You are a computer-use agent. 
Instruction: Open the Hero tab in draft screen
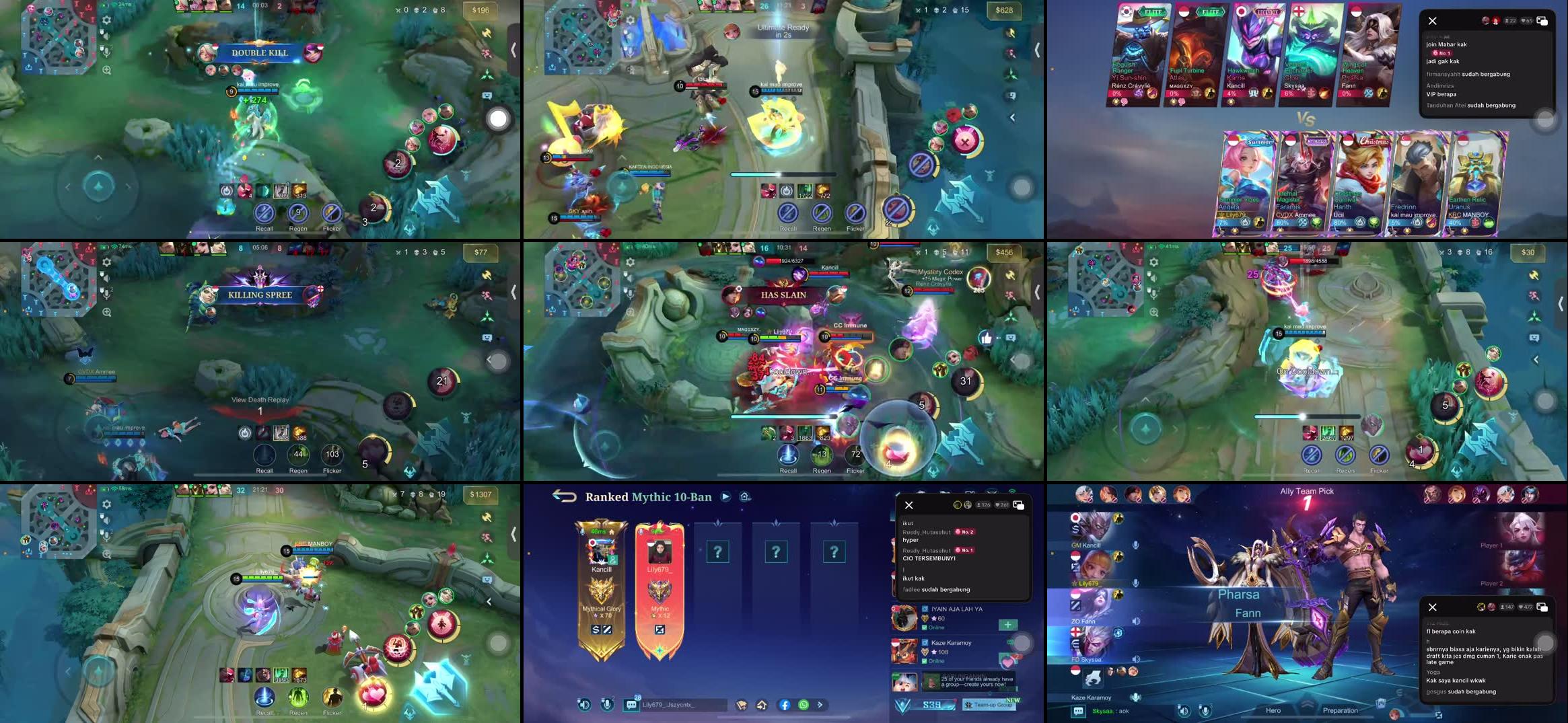pos(1273,711)
